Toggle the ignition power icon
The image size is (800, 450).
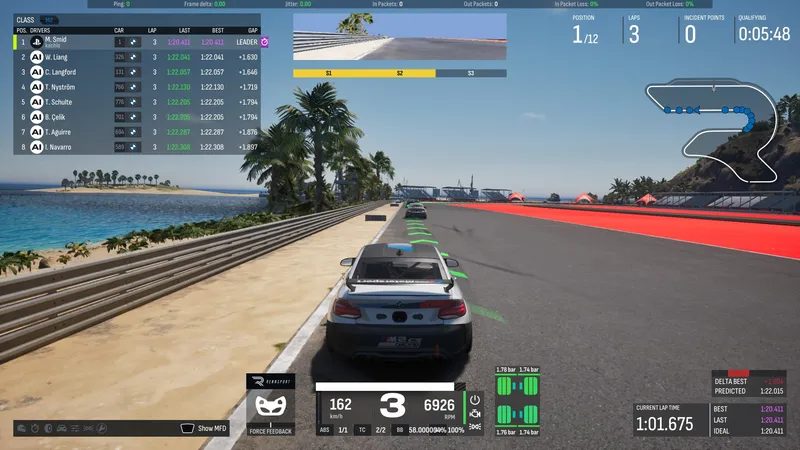tap(475, 399)
